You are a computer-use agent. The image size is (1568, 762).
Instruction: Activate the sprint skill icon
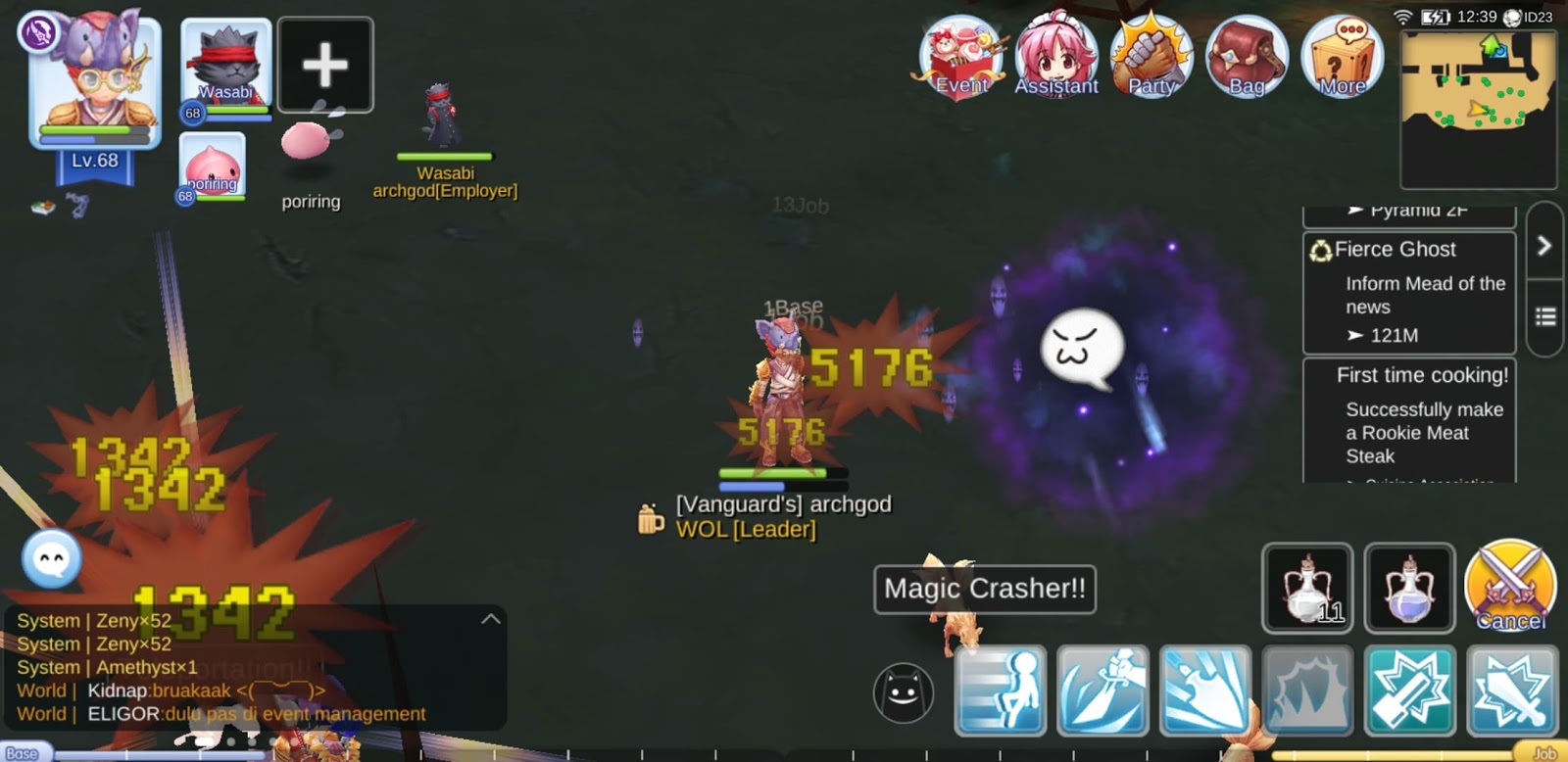[x=1002, y=691]
